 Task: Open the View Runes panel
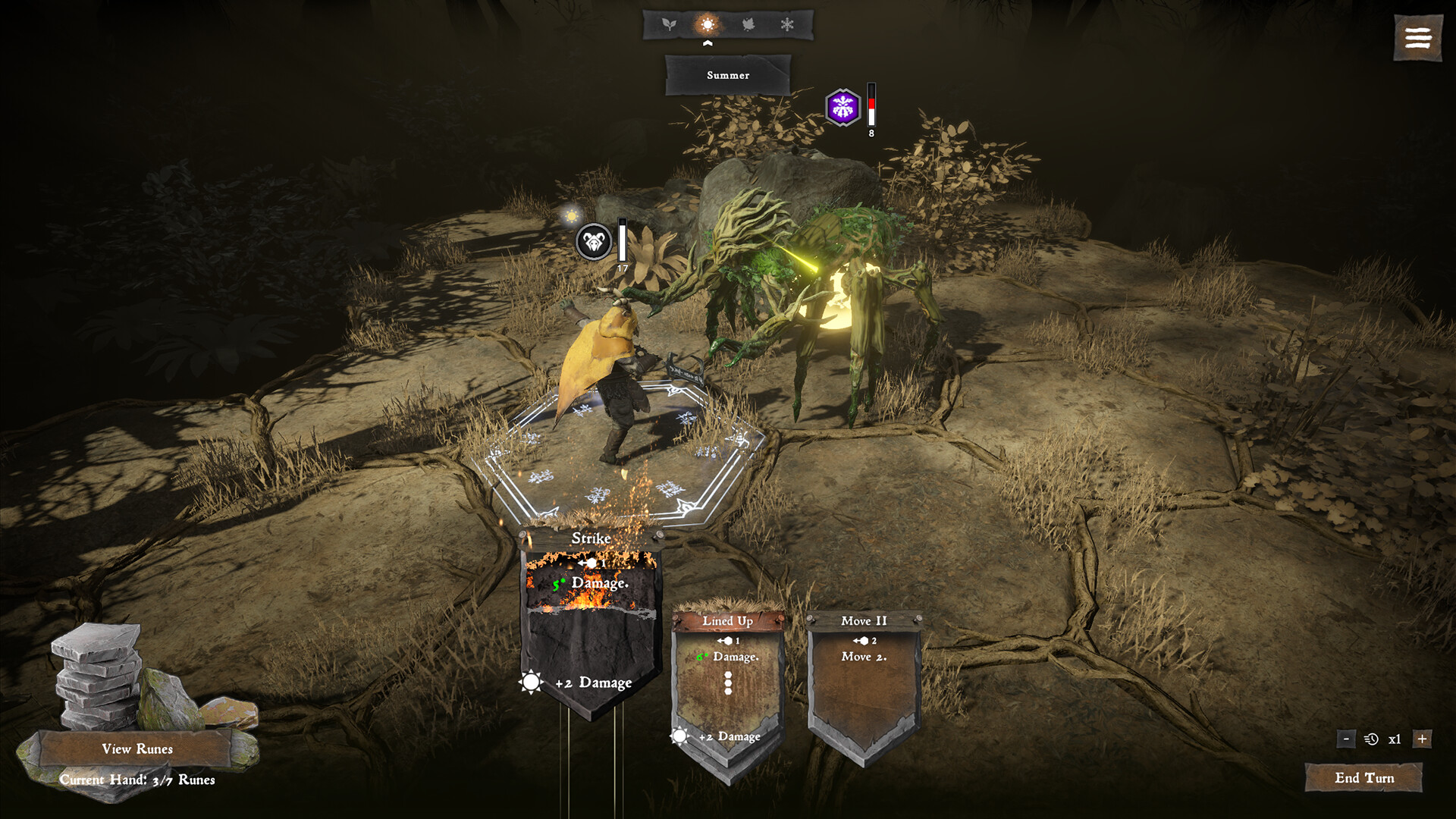point(136,749)
